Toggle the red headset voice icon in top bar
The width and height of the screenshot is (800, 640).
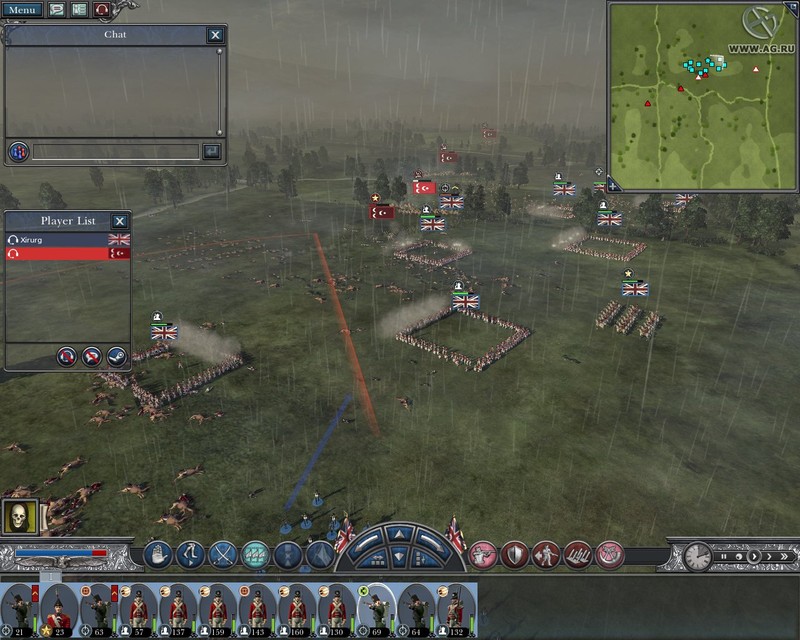coord(102,9)
